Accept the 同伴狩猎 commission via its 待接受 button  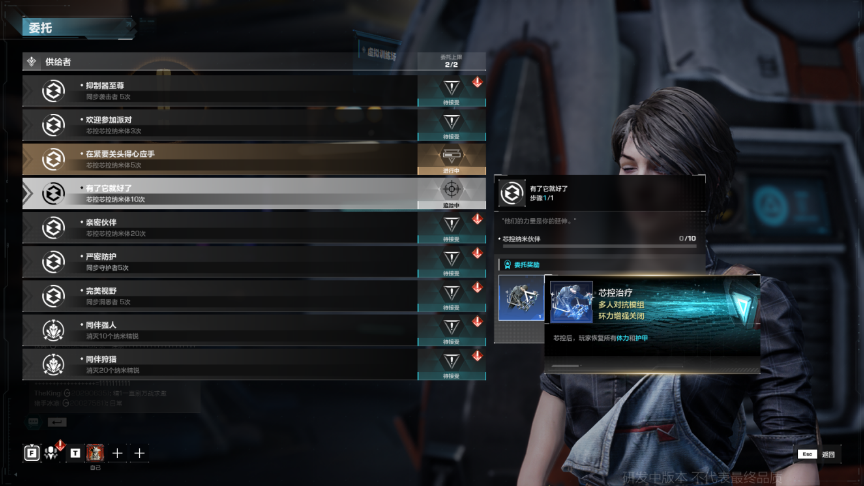tap(451, 362)
